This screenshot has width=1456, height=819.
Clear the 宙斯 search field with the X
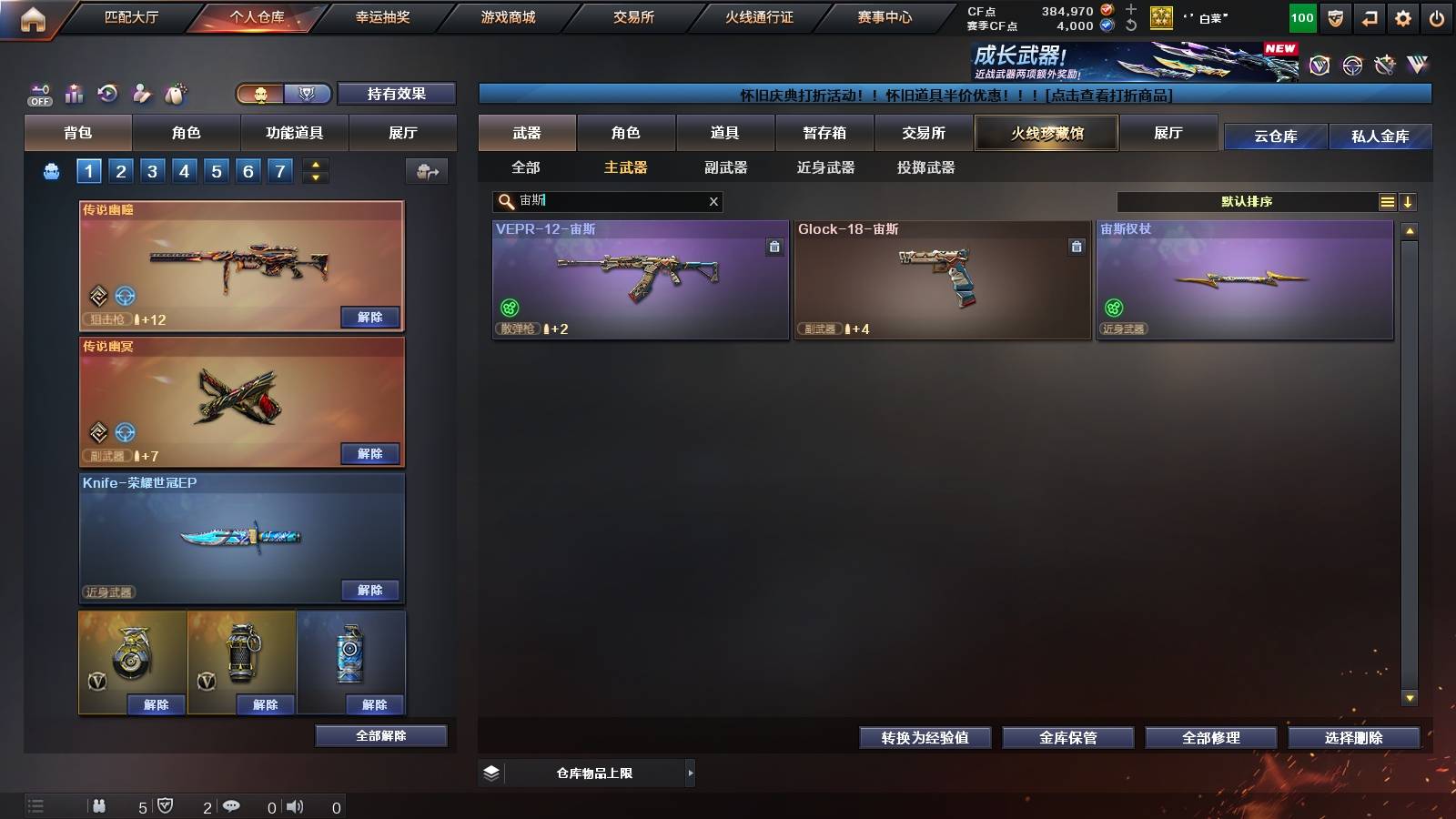pos(714,202)
